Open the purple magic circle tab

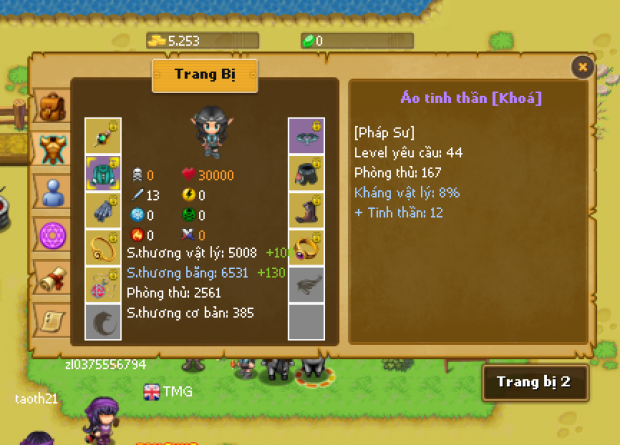coord(52,235)
